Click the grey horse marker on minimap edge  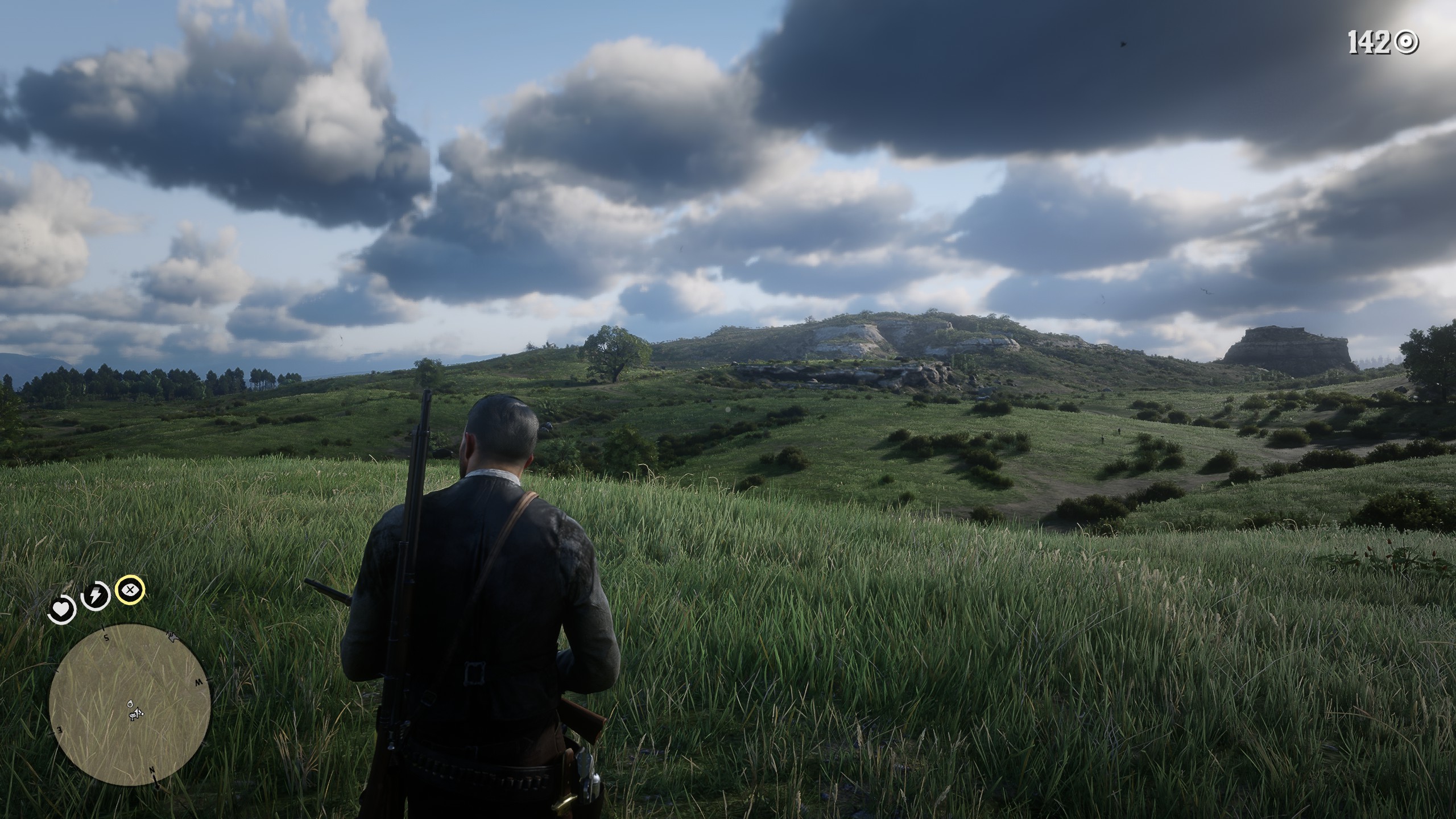(x=174, y=636)
